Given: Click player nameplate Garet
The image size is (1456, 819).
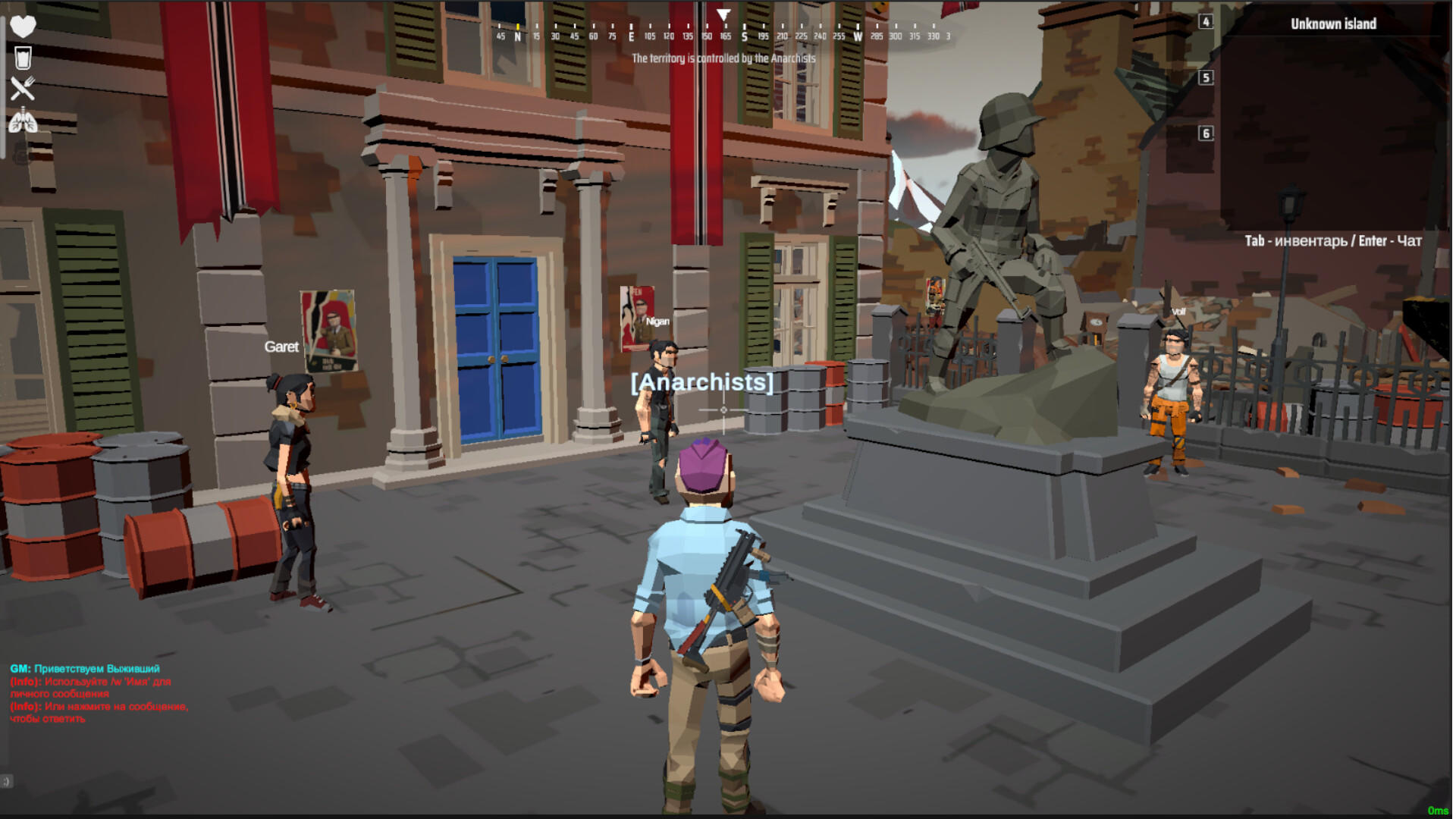Looking at the screenshot, I should click(281, 347).
